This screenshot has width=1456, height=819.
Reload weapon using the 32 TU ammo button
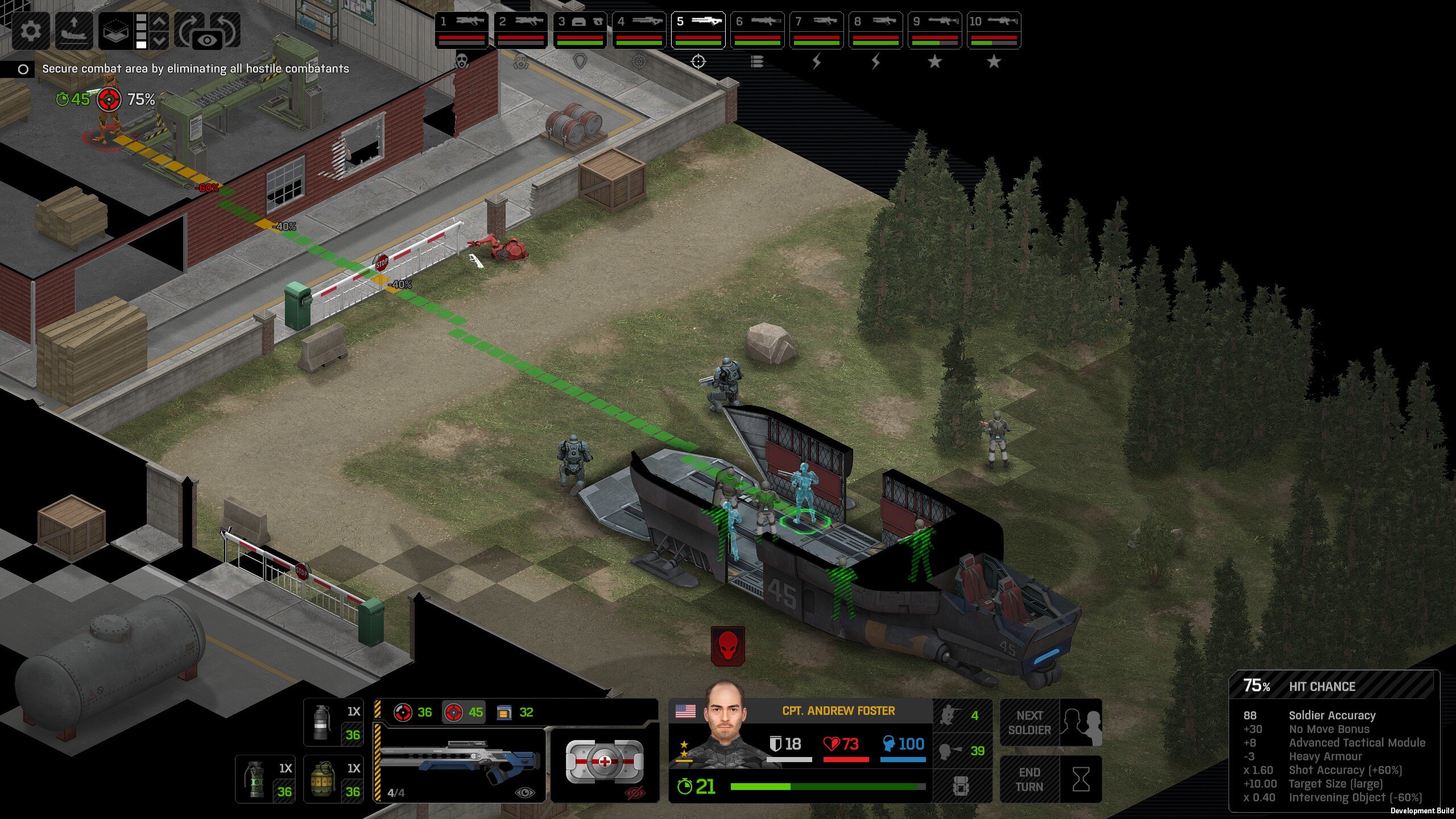coord(515,712)
